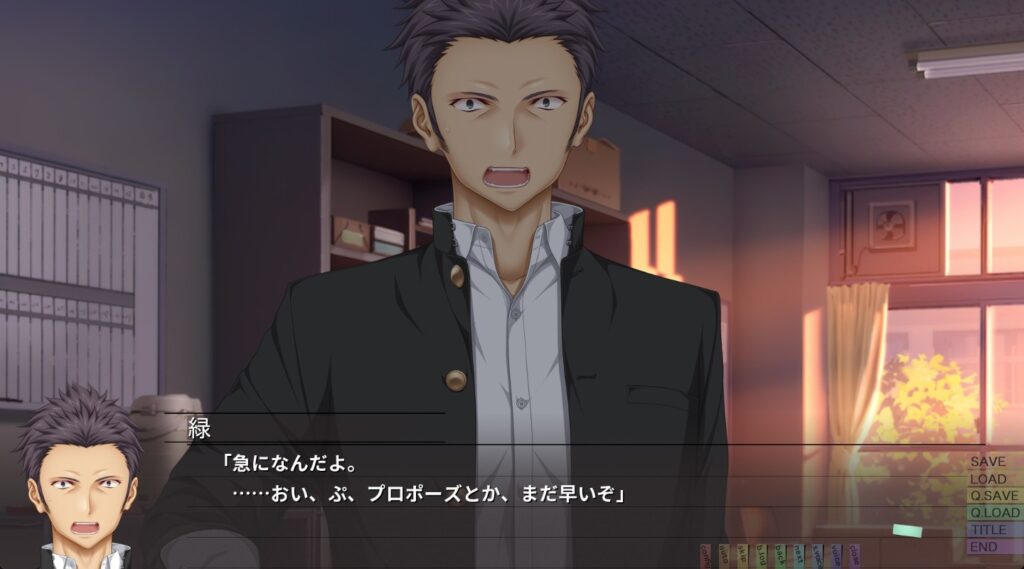The width and height of the screenshot is (1024, 569).
Task: Click END to quit the game
Action: (x=983, y=547)
